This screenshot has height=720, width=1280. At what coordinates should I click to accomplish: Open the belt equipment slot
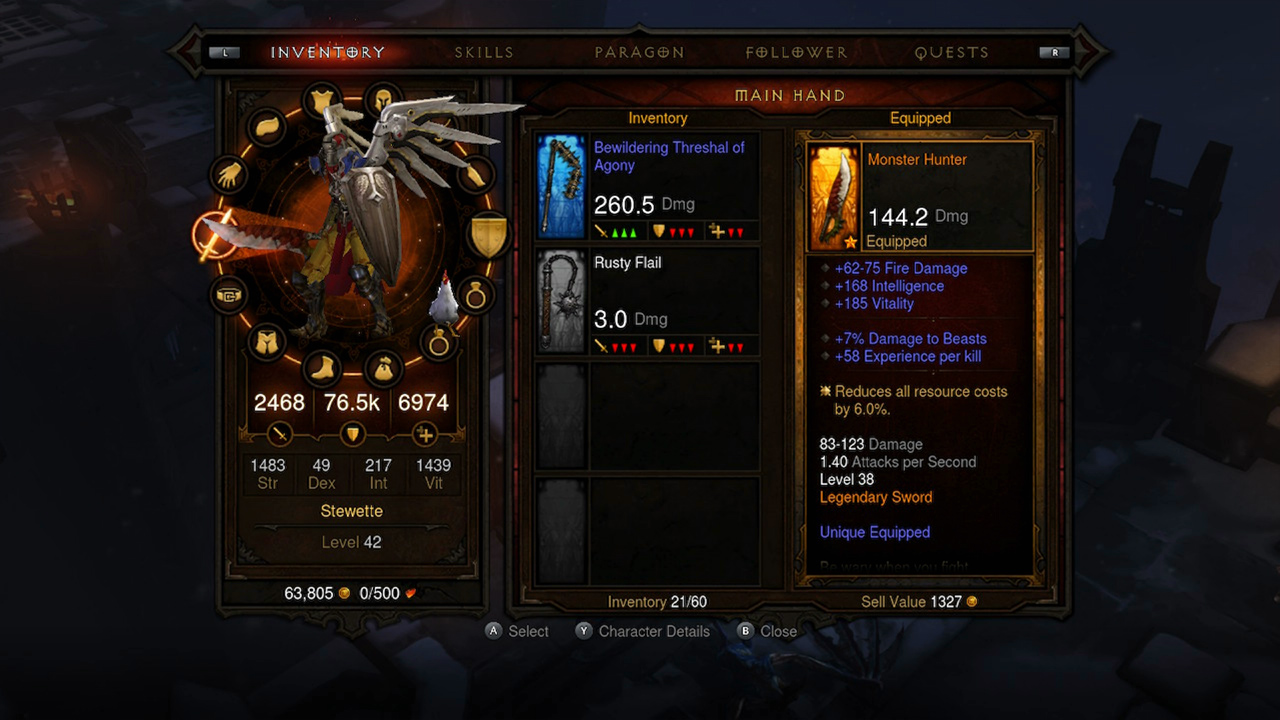pos(229,295)
